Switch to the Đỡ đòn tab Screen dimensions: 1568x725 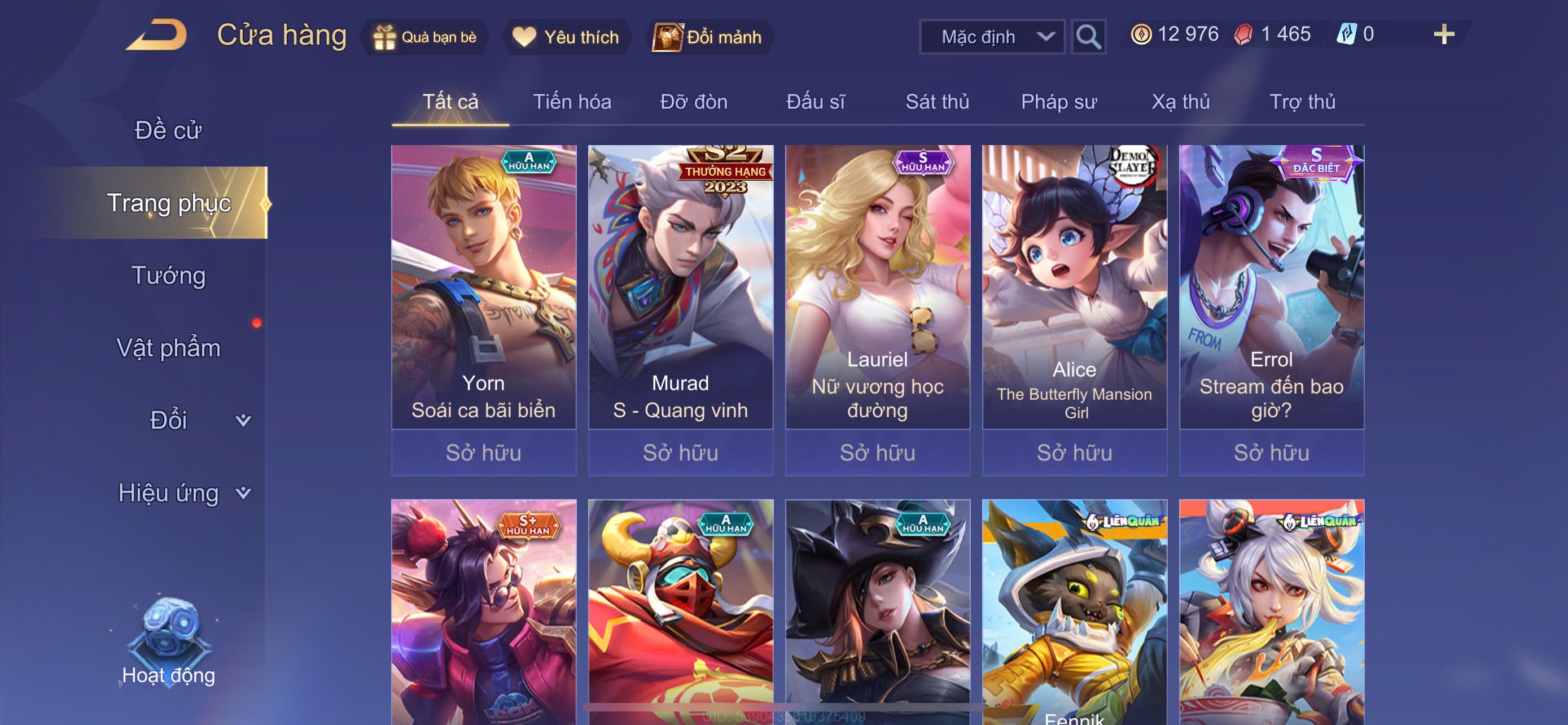click(693, 102)
